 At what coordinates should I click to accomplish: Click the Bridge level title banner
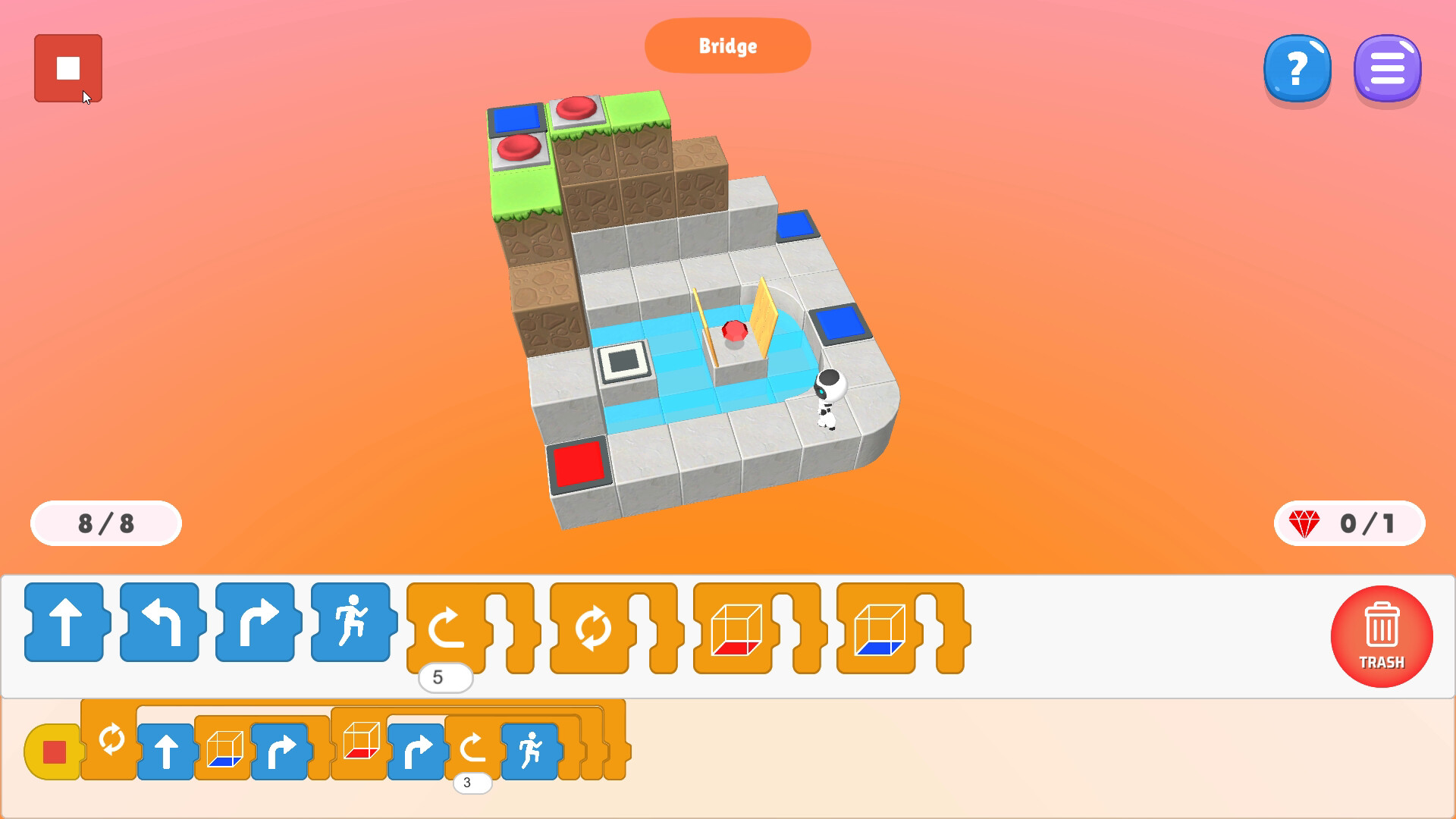[726, 46]
